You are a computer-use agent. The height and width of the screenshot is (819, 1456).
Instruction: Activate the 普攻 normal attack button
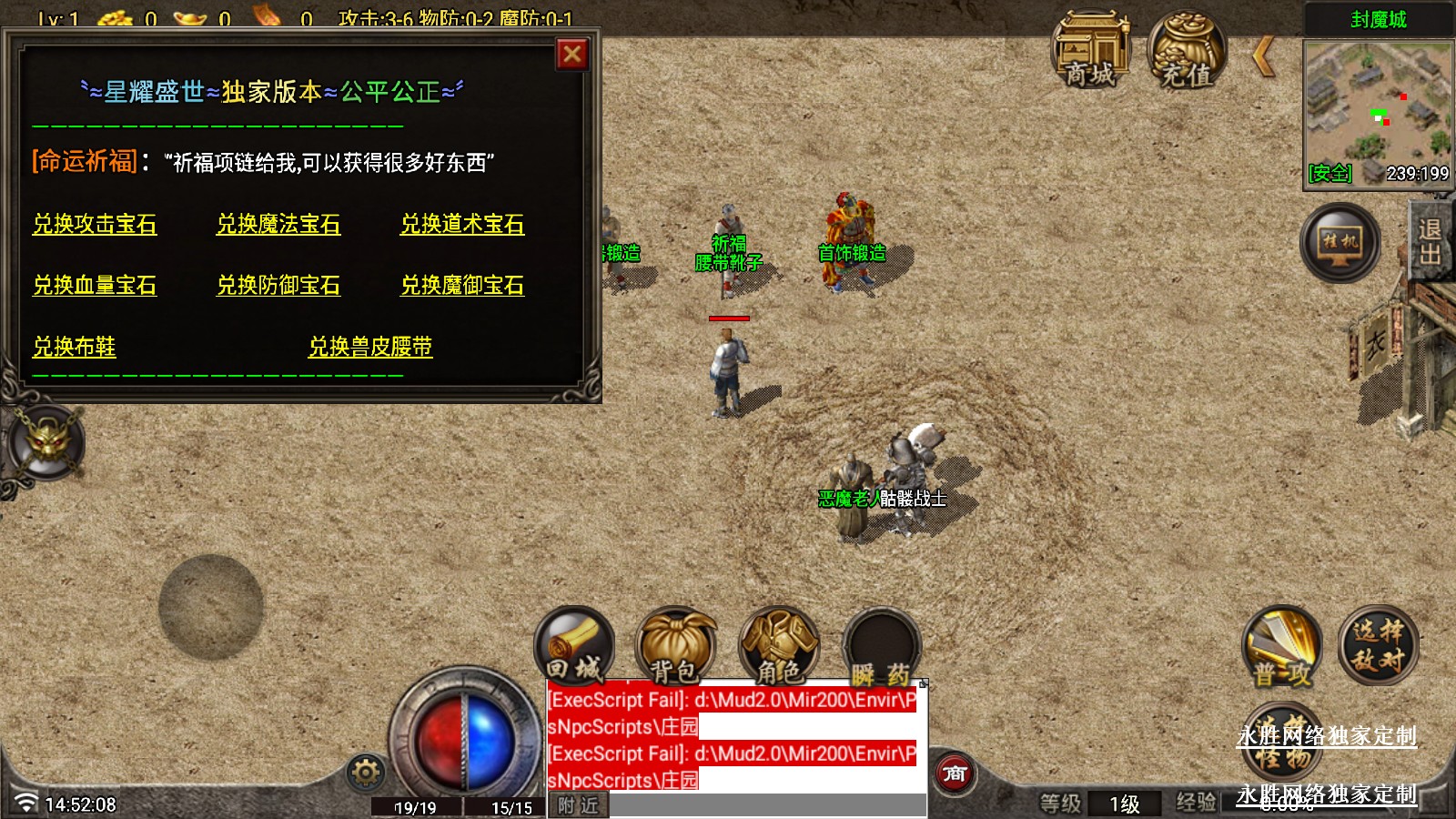(x=1282, y=648)
